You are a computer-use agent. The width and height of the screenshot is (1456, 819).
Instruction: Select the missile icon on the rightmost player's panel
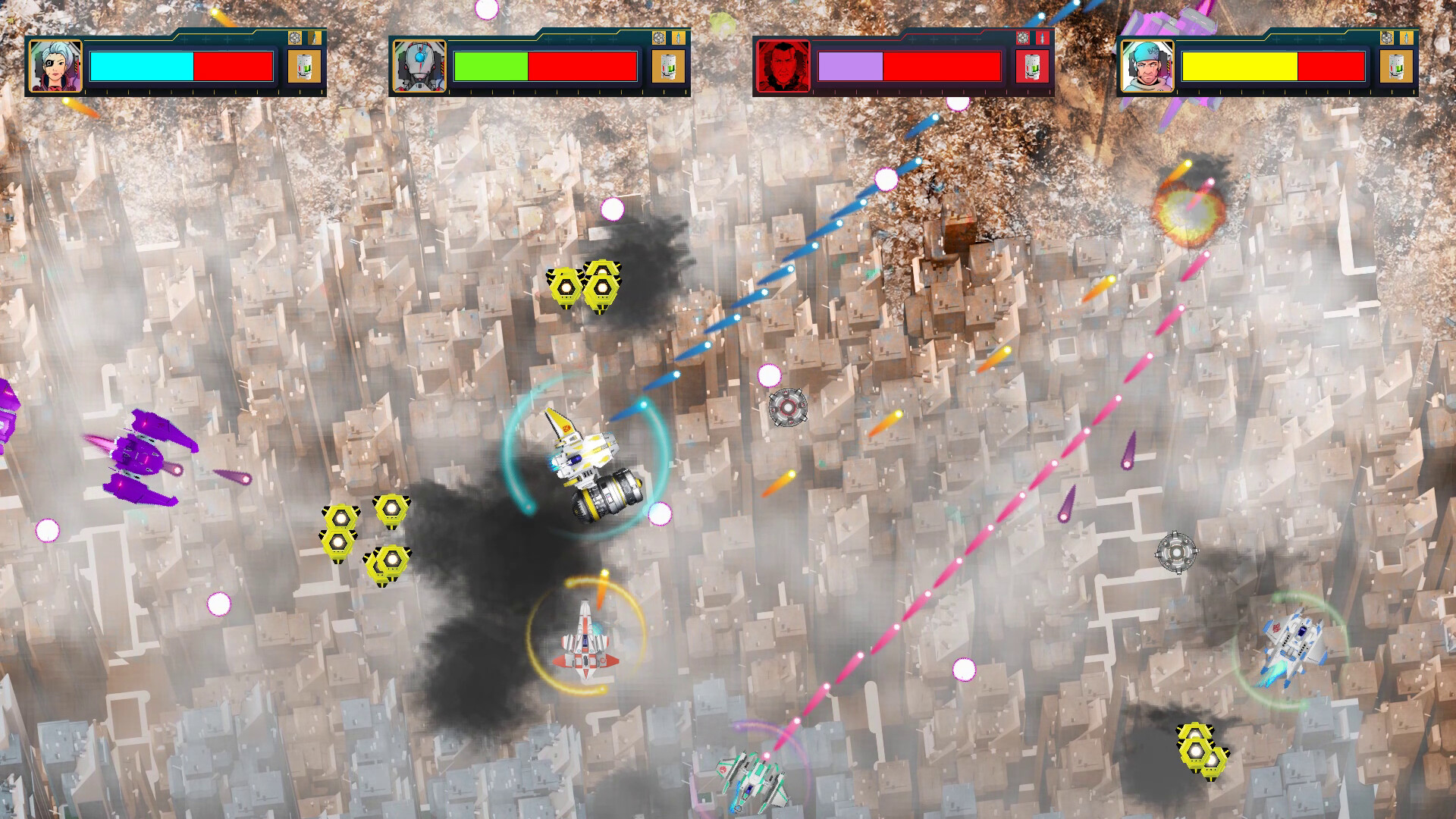click(1406, 38)
